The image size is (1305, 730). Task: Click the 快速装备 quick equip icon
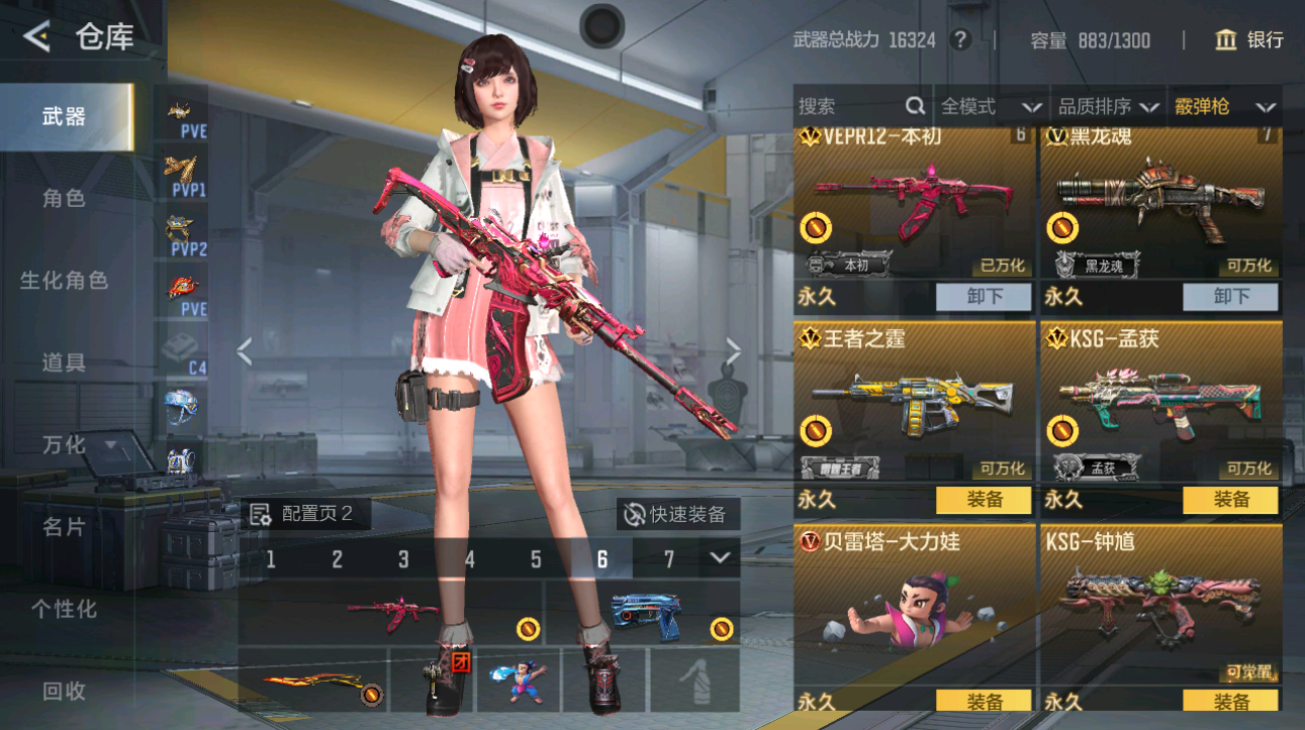pos(634,512)
